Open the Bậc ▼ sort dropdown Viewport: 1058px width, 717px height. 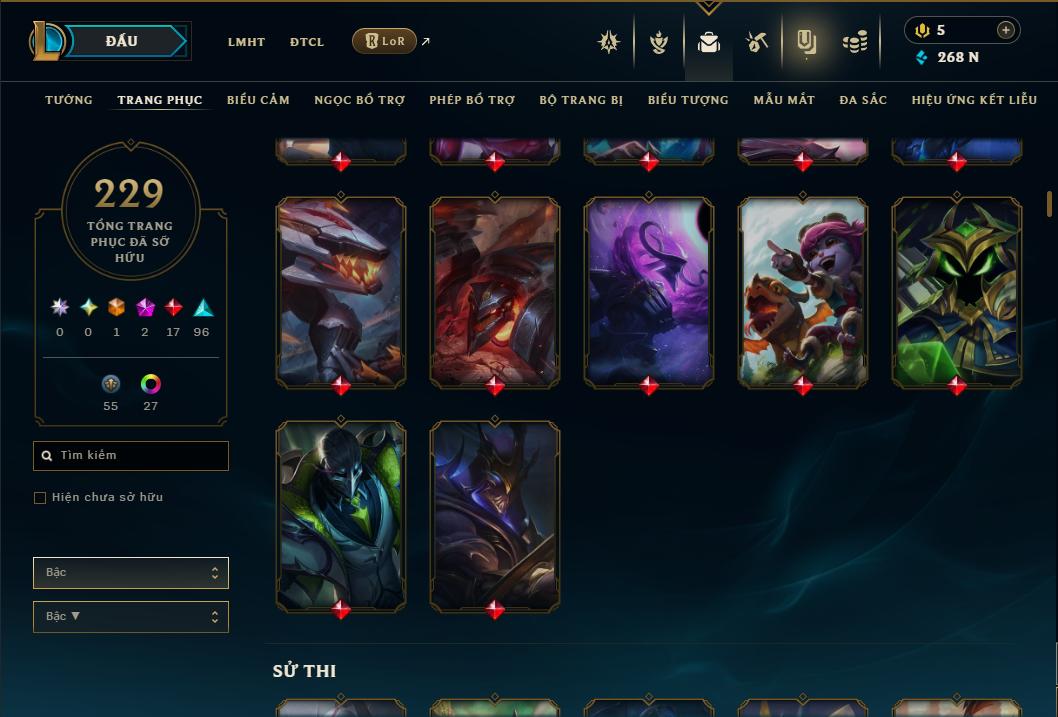tap(131, 617)
